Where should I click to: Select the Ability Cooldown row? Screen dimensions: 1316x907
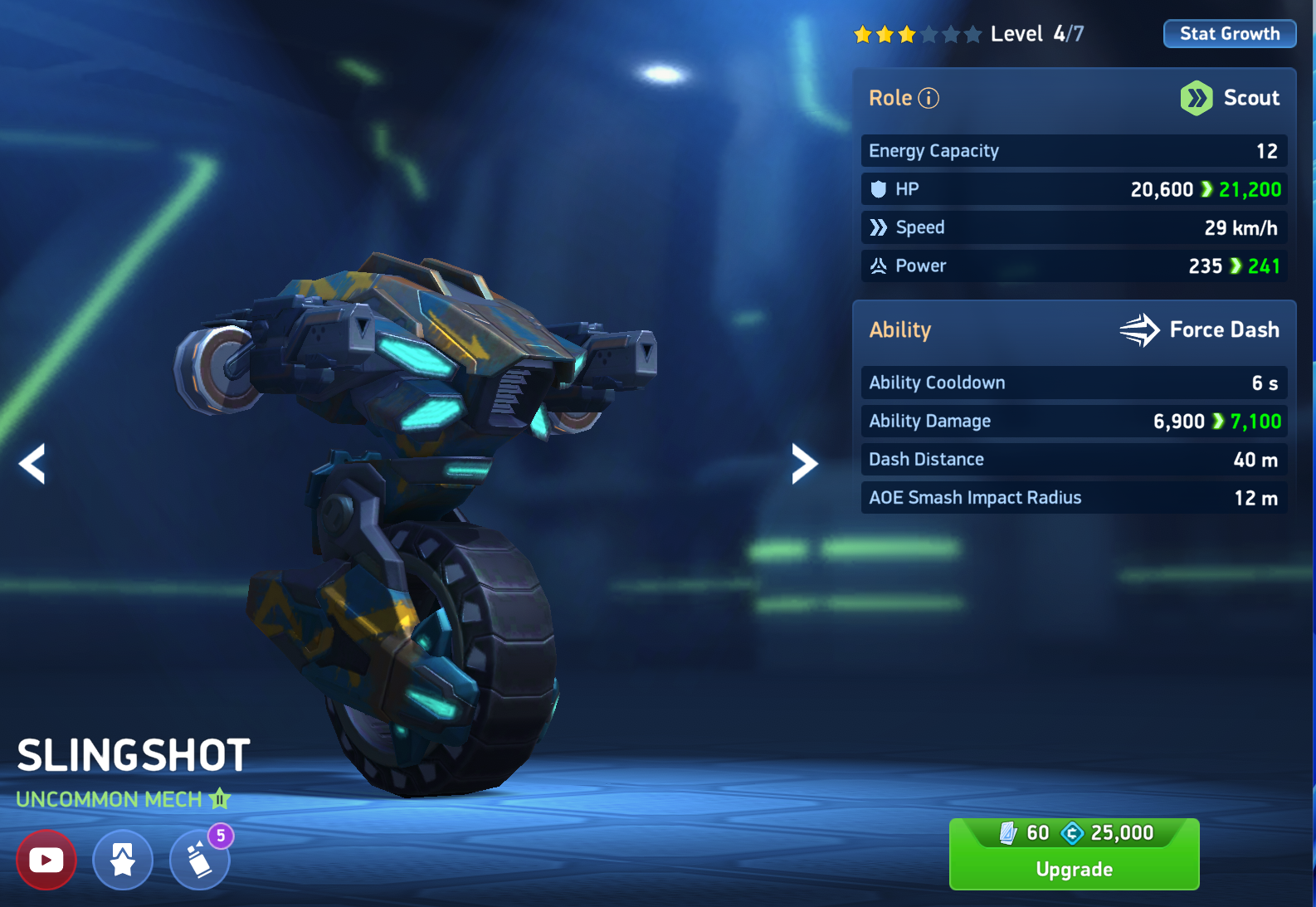tap(1073, 383)
